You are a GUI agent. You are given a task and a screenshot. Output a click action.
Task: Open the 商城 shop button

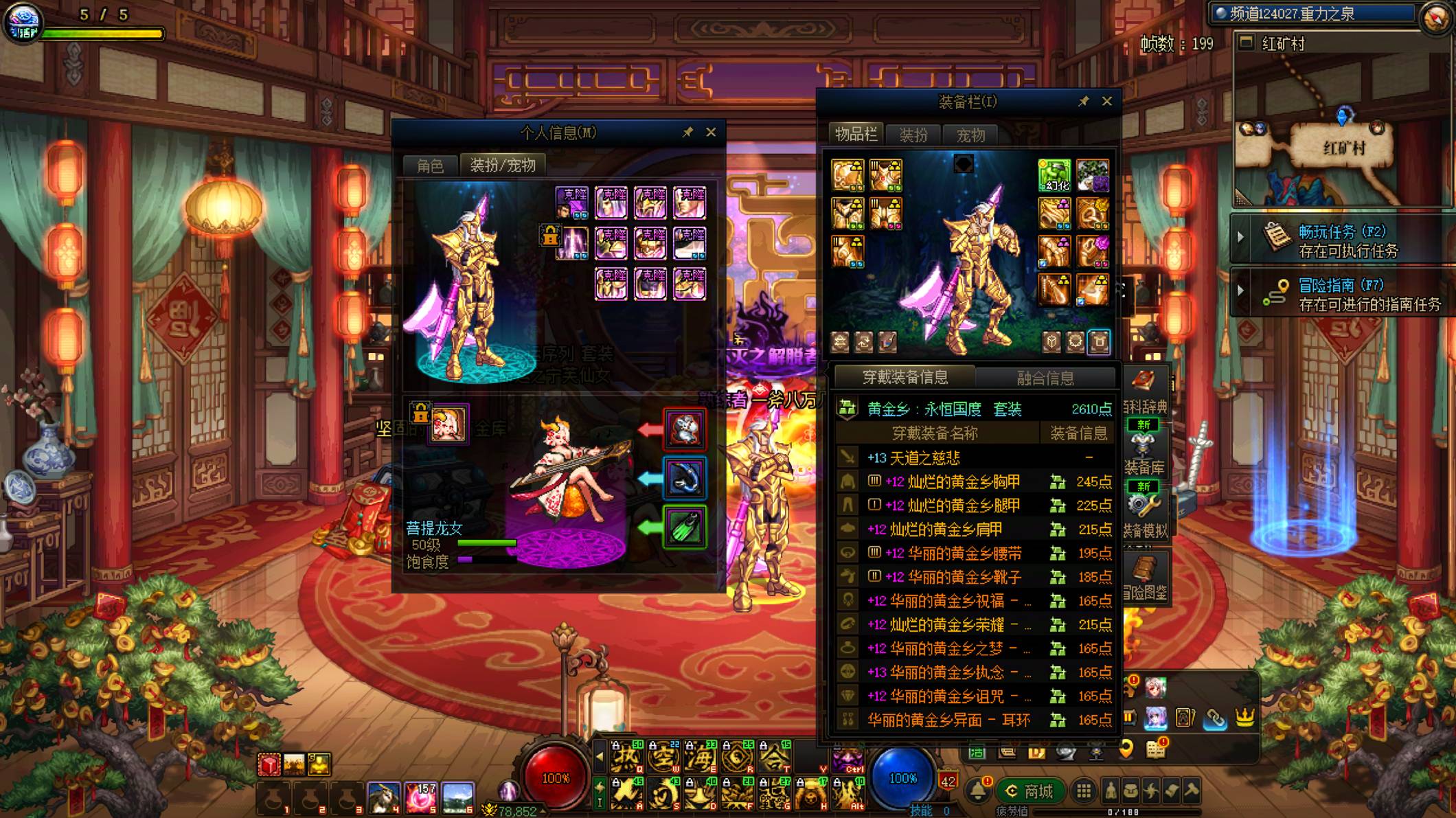click(x=1030, y=791)
